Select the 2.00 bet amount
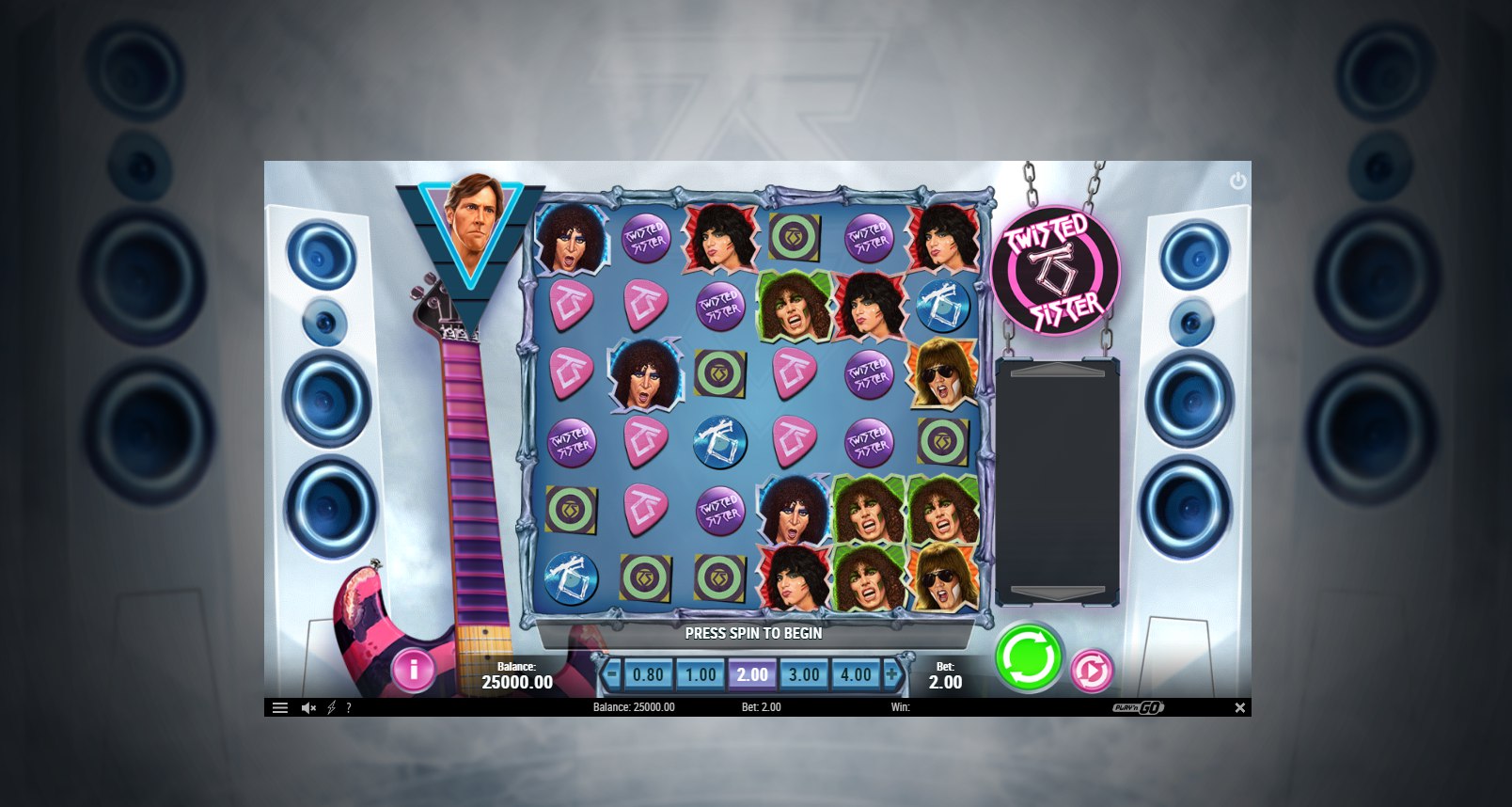Screen dimensions: 1512x807 coord(752,674)
